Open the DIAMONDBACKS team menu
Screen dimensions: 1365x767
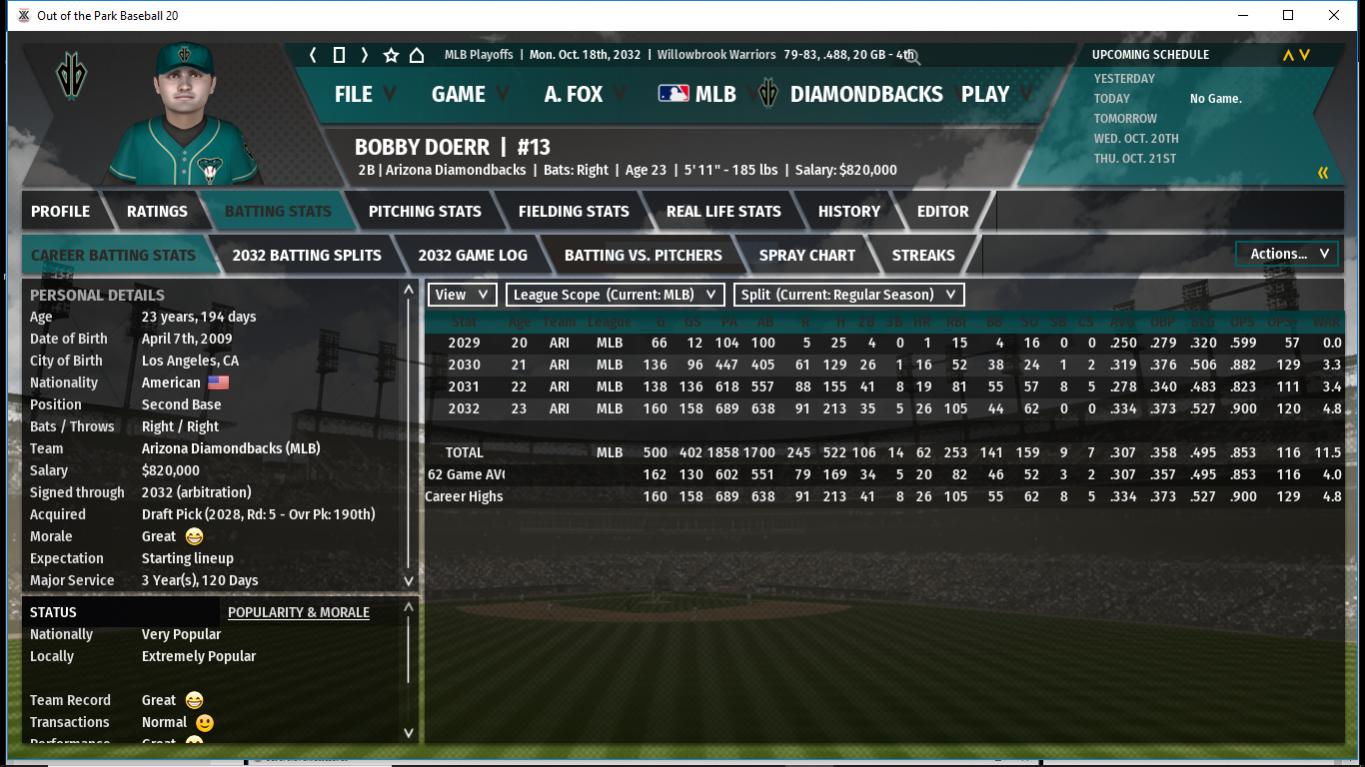point(865,94)
